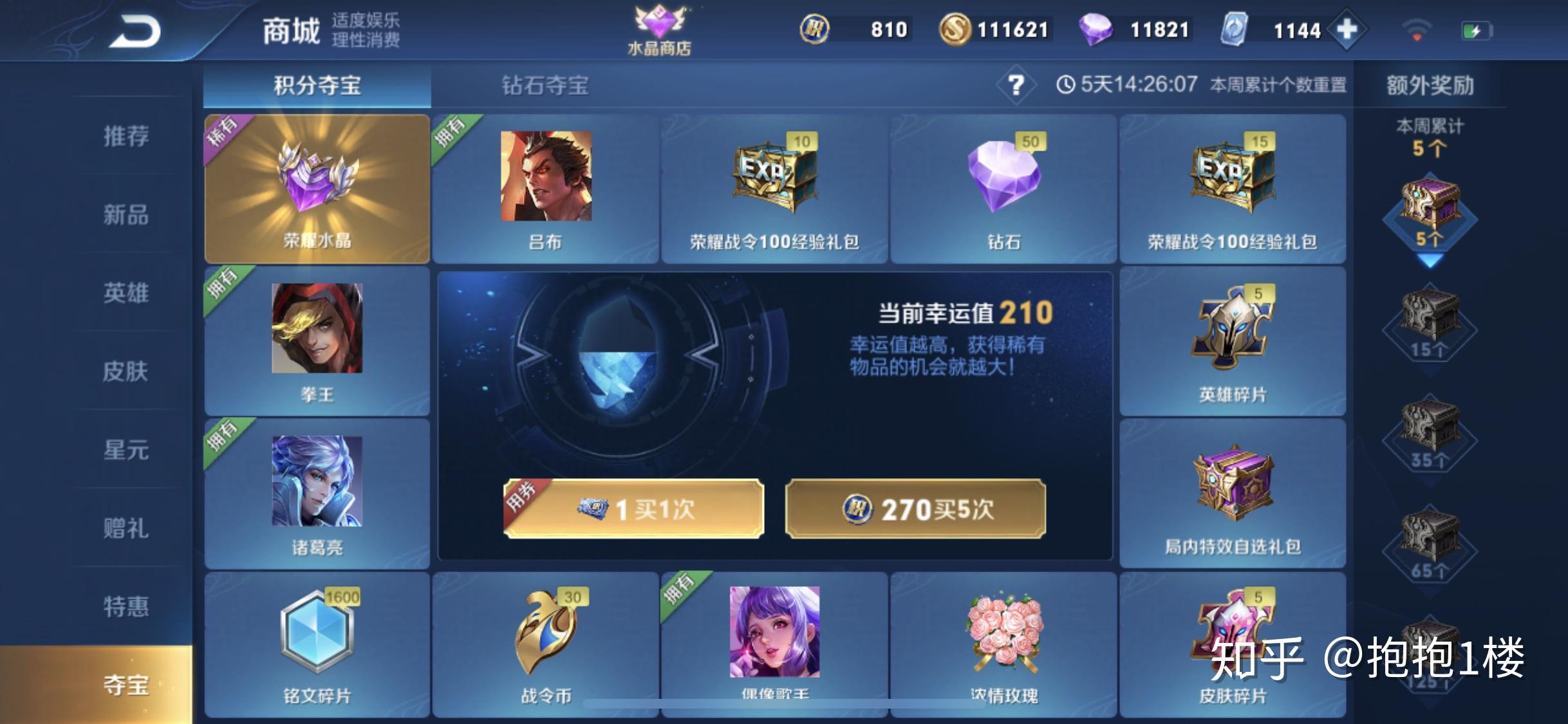The image size is (1568, 724).
Task: Click the 1买1次 draw button
Action: click(x=634, y=508)
